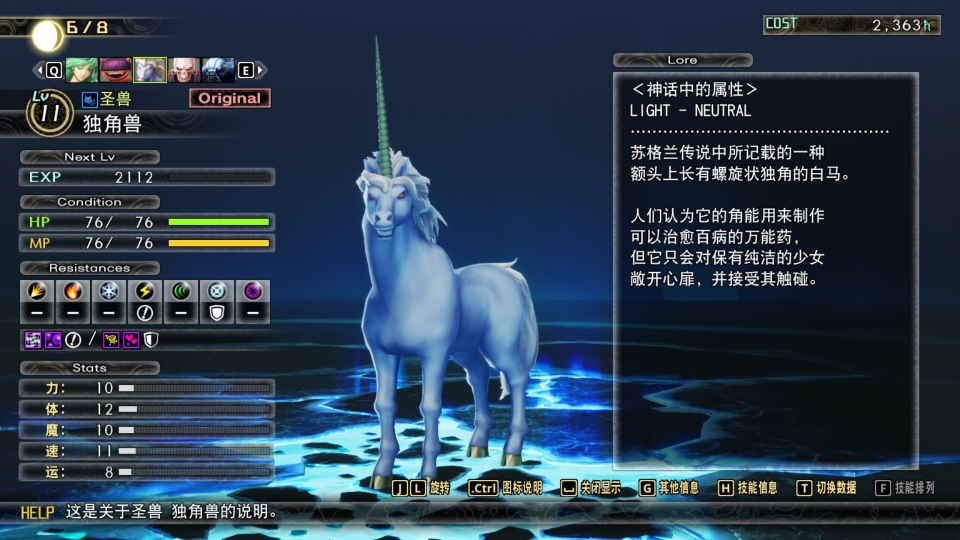Click the green wind resistance icon
This screenshot has height=540, width=960.
[x=181, y=291]
